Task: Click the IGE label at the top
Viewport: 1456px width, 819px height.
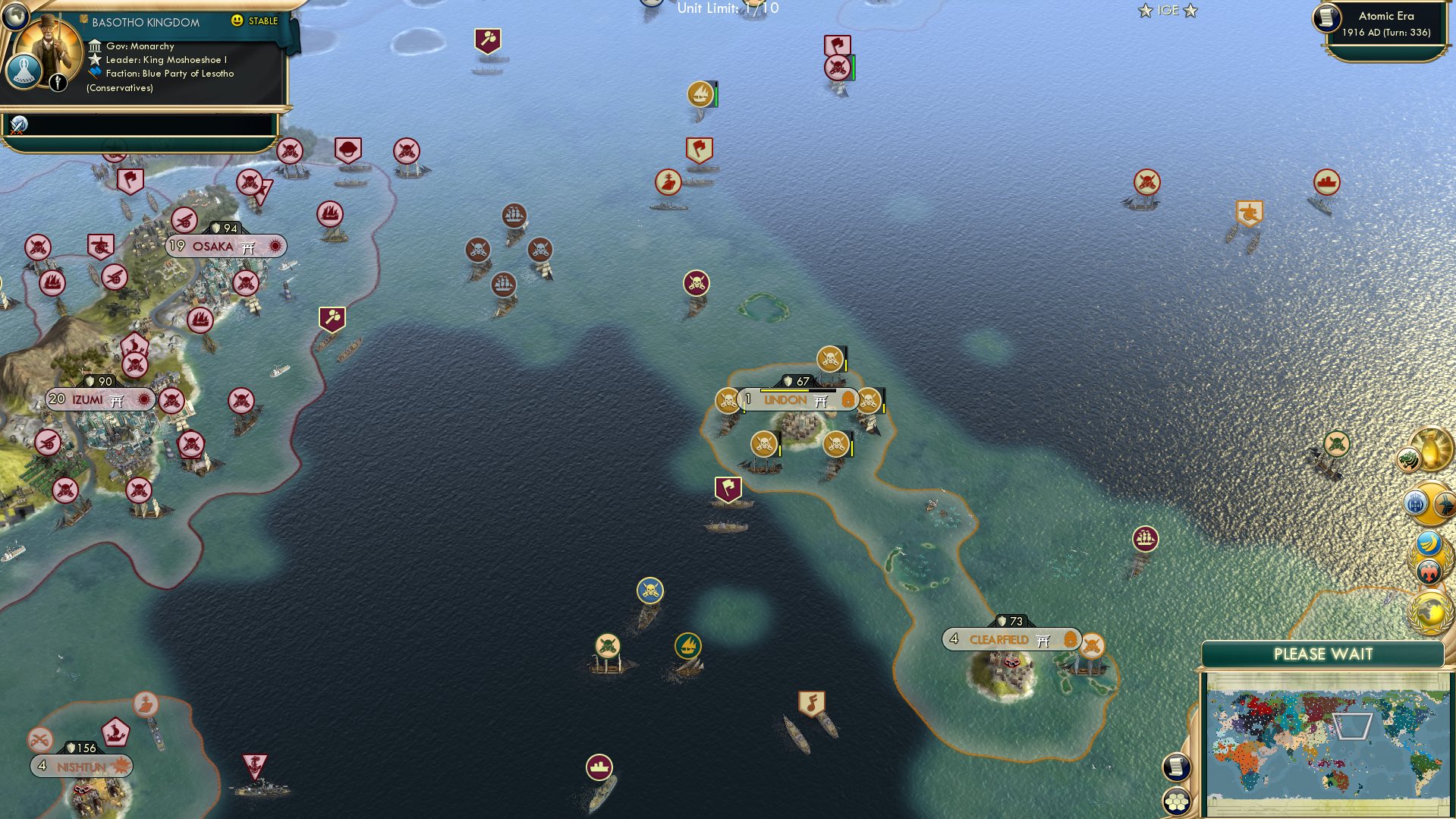Action: click(x=1168, y=11)
